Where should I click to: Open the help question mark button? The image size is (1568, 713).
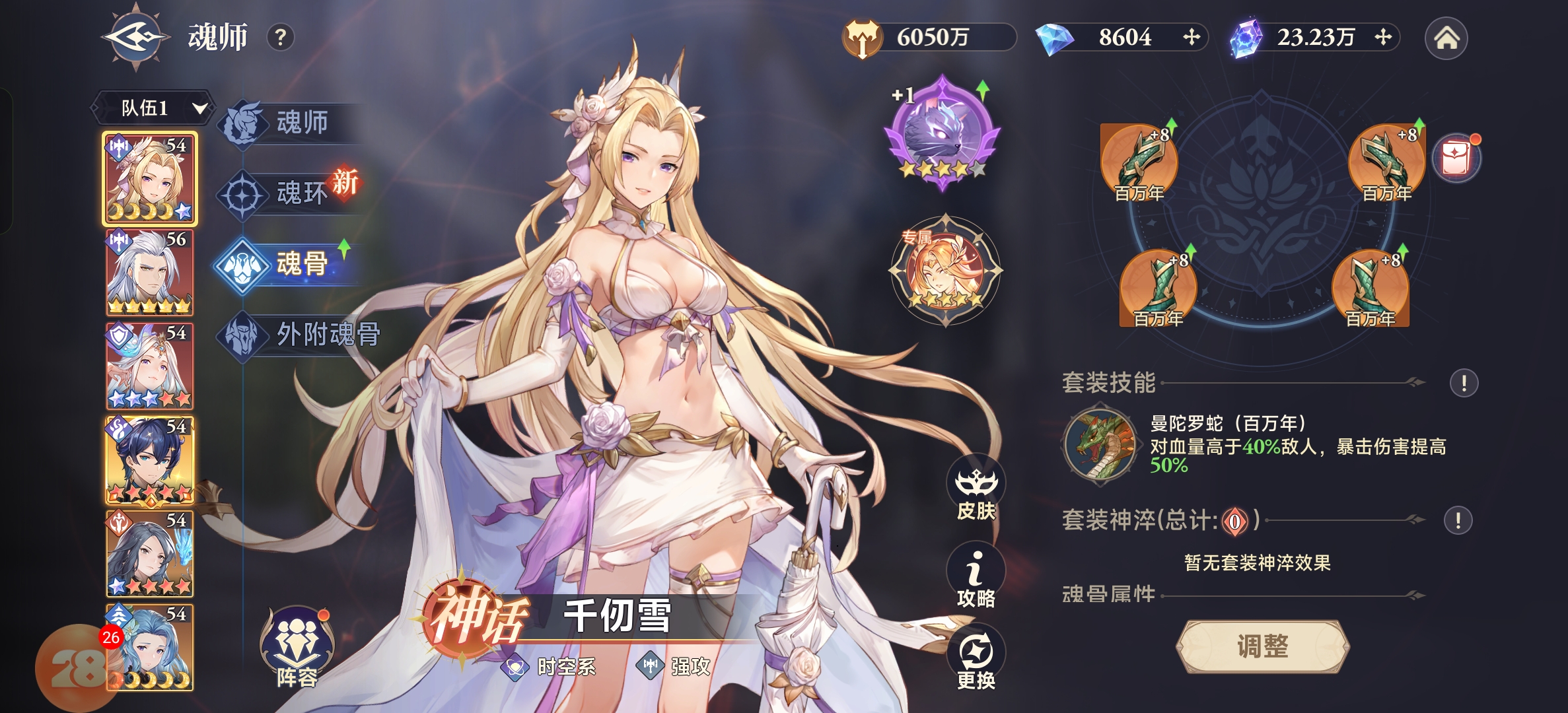tap(281, 38)
